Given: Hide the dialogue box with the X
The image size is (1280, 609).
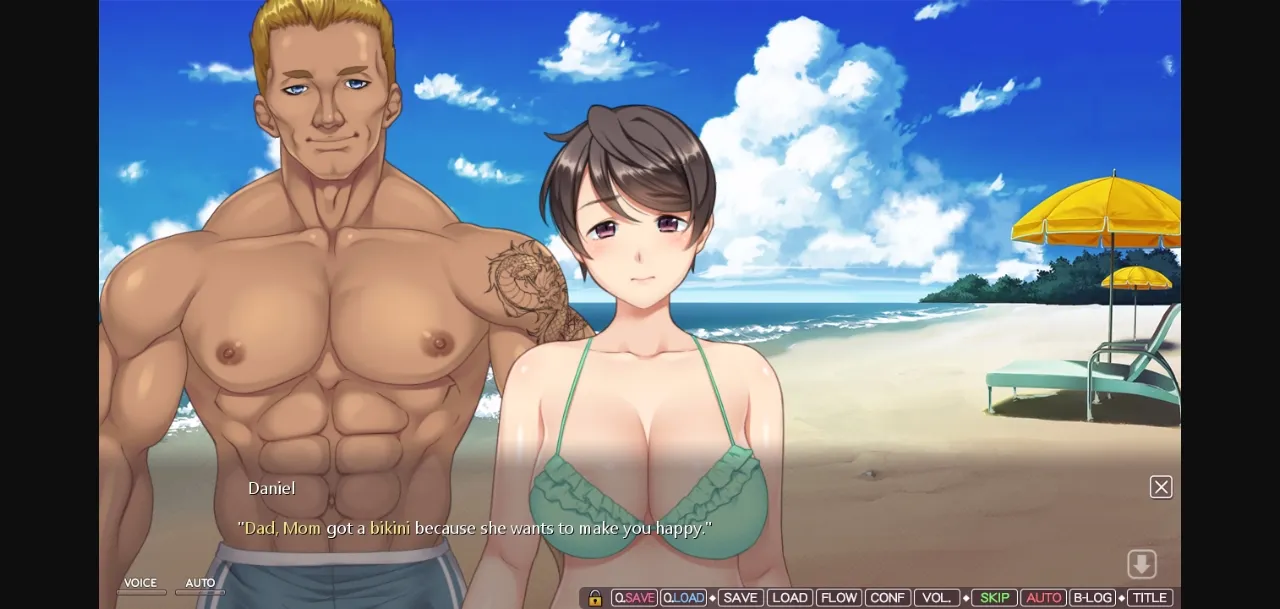Looking at the screenshot, I should (x=1161, y=487).
